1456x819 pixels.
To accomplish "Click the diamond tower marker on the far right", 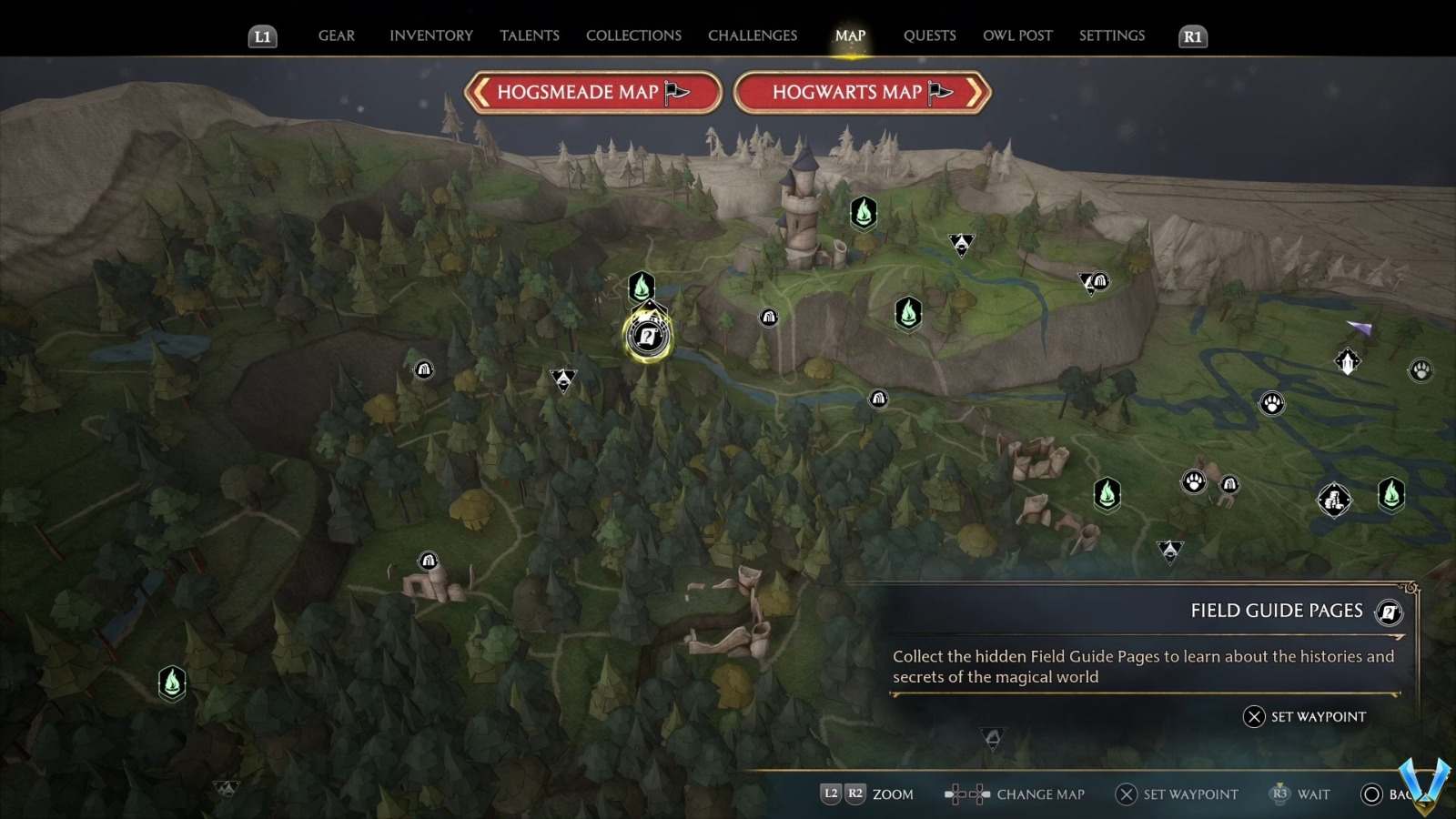I will coord(1348,360).
